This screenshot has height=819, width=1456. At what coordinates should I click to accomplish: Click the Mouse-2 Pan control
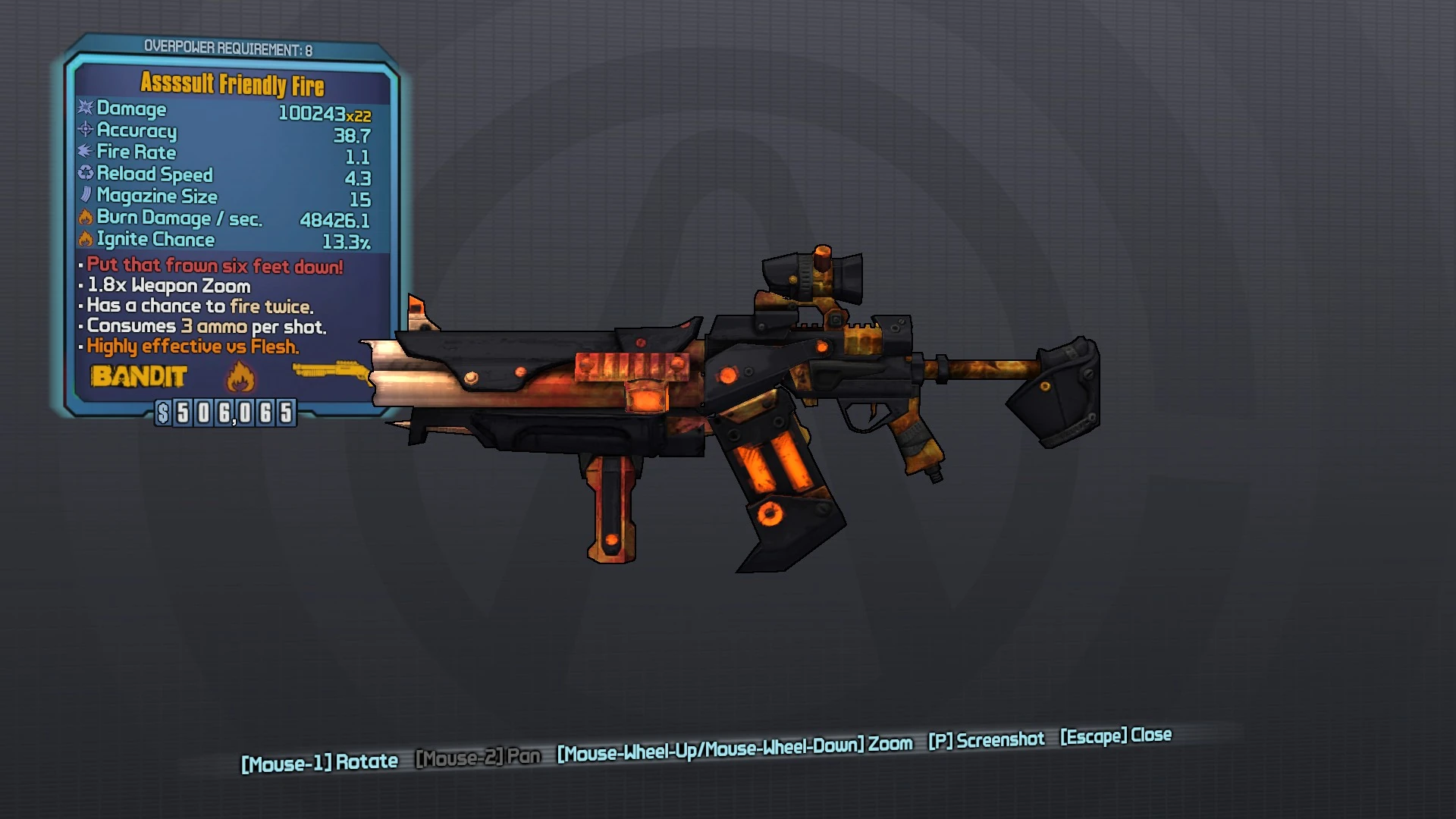point(478,757)
